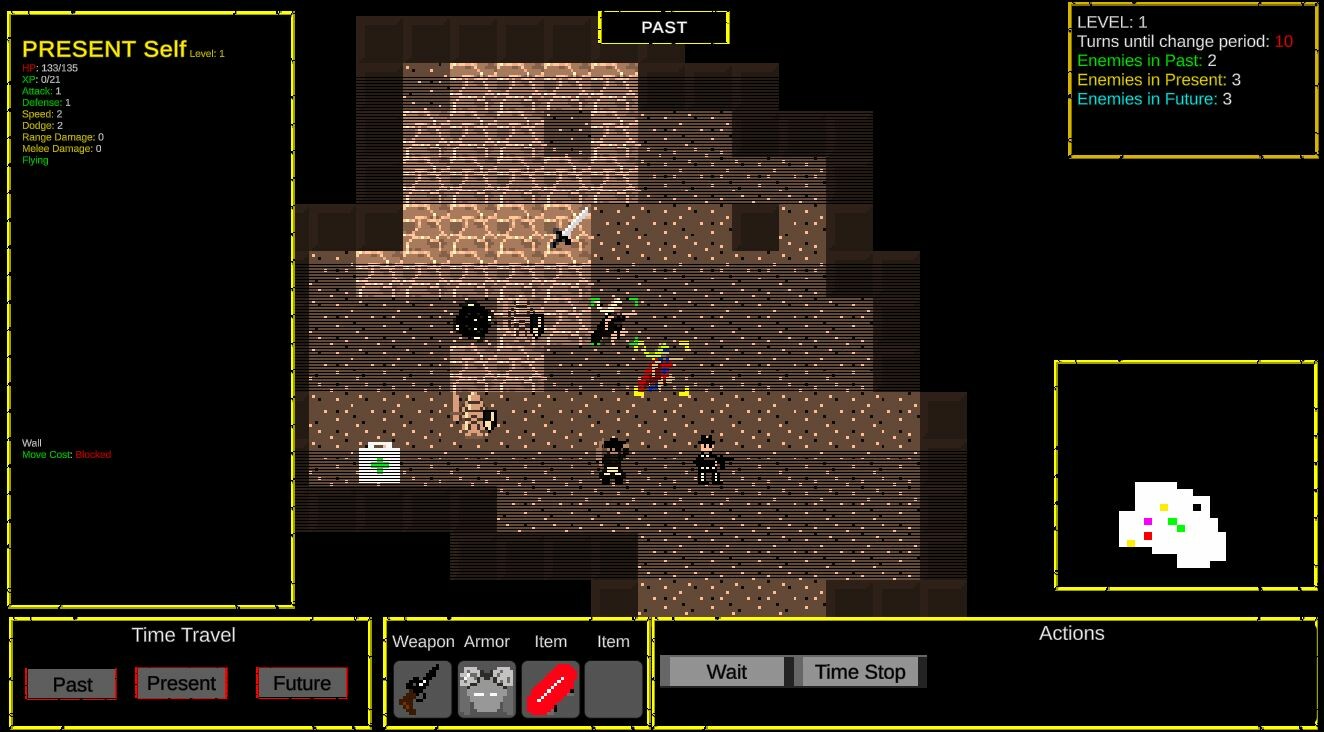The height and width of the screenshot is (732, 1324).
Task: Pick up the medkit with green cross
Action: click(x=378, y=462)
